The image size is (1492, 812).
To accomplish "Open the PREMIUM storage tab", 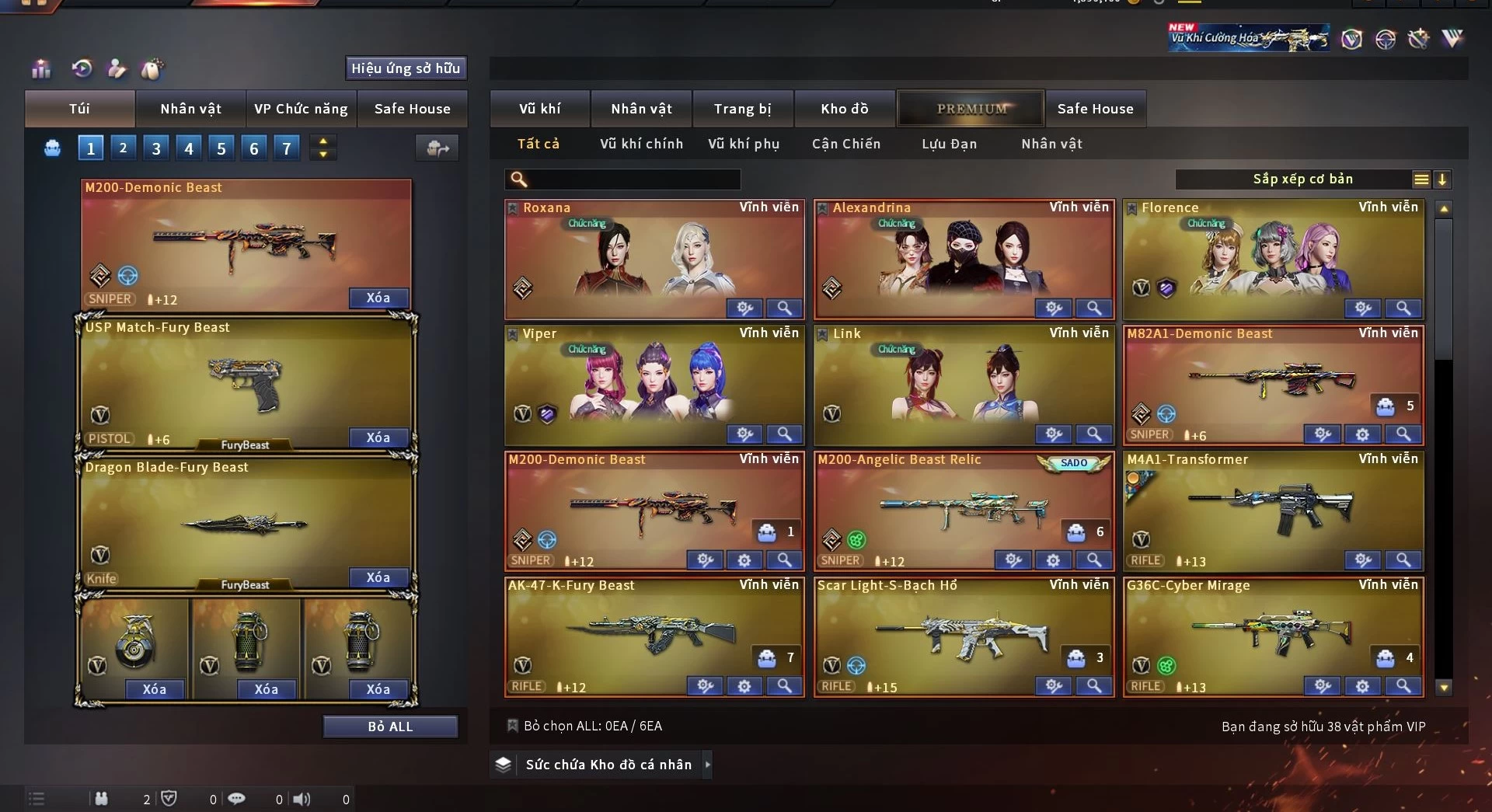I will 971,109.
